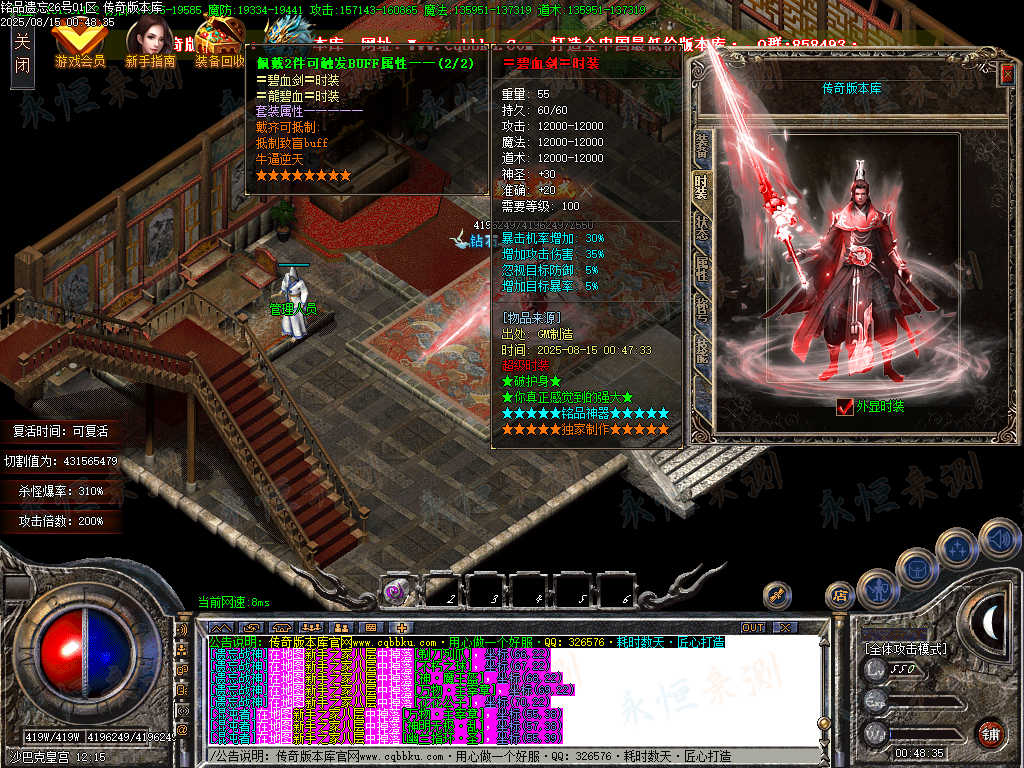Open the 属性 attributes tab
Viewport: 1024px width, 768px height.
(x=702, y=268)
